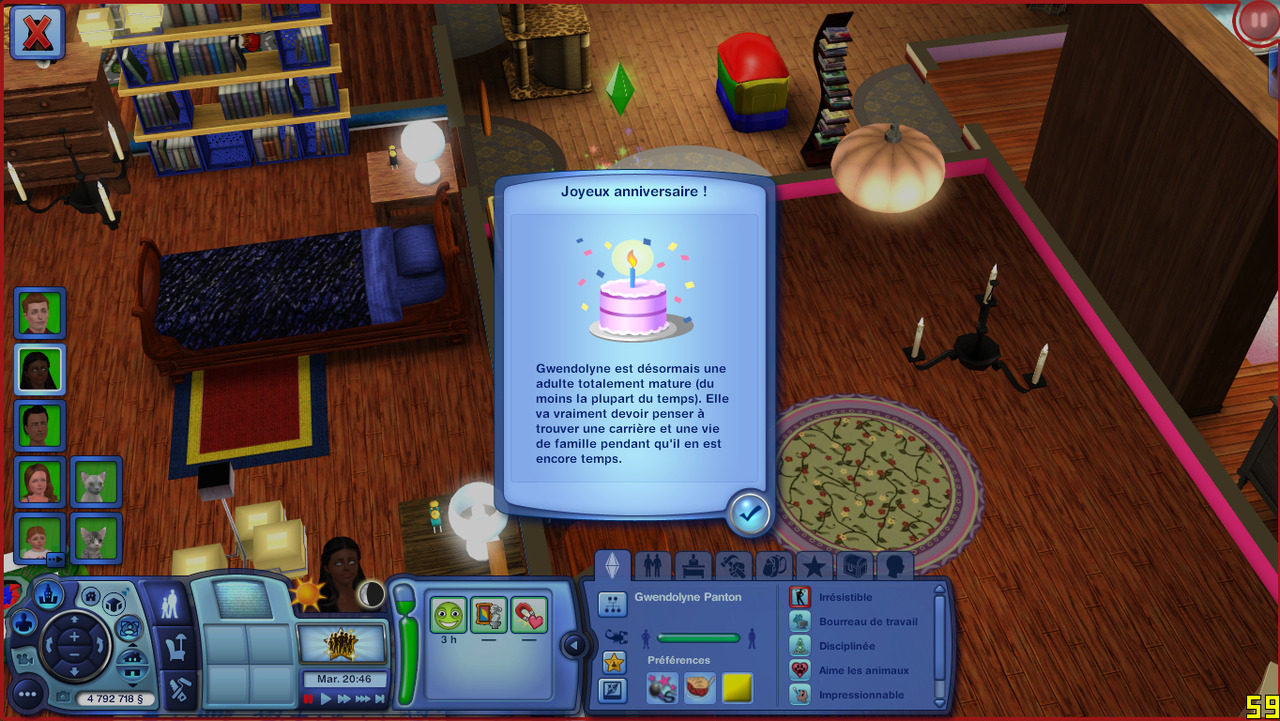The image size is (1280, 721).
Task: Open the treasure chest tab
Action: (854, 567)
